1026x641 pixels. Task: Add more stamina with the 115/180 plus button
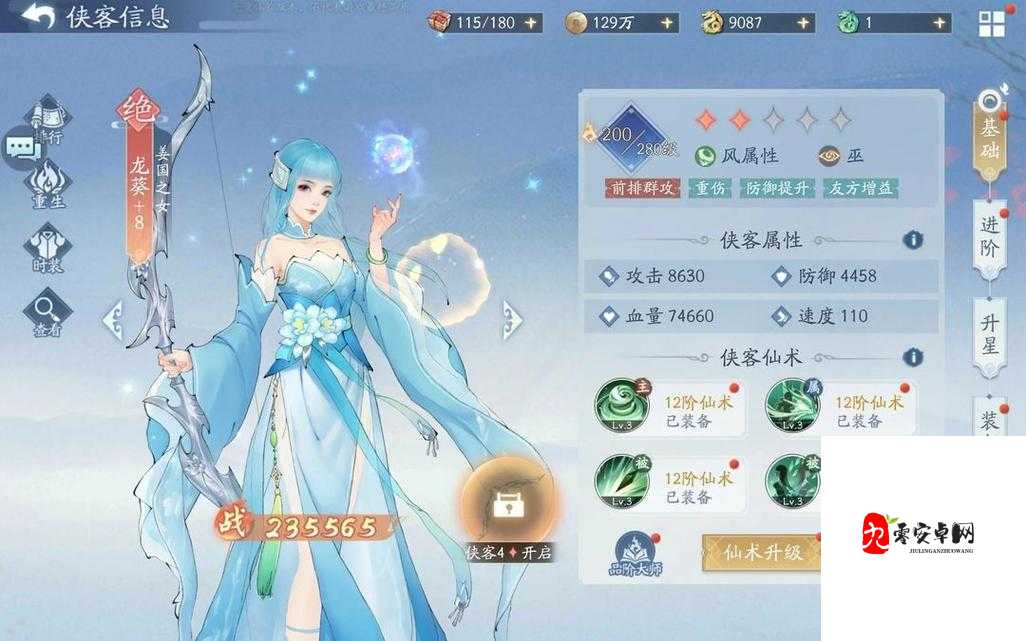click(x=529, y=22)
